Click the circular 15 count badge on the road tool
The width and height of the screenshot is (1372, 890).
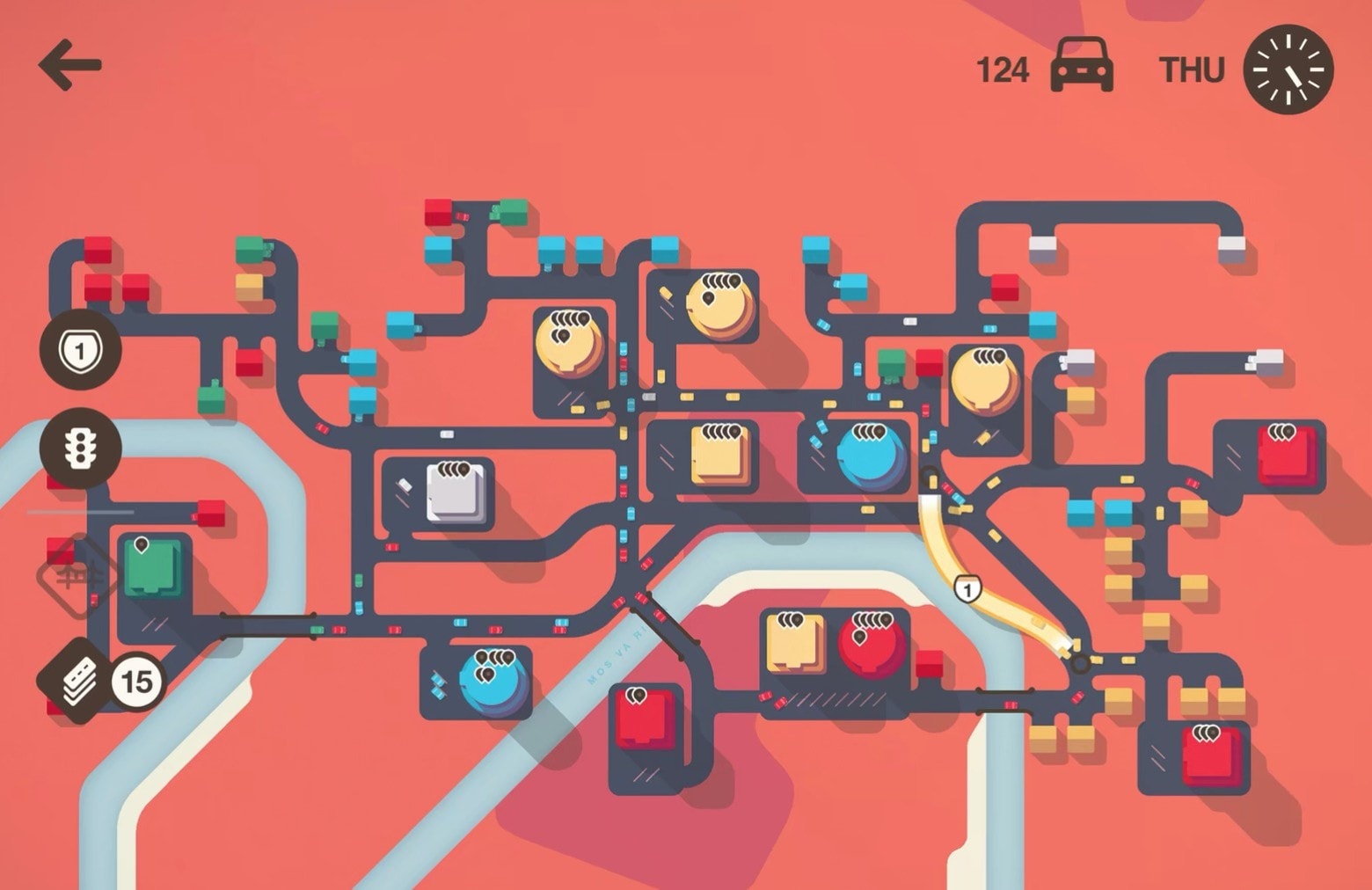coord(139,677)
